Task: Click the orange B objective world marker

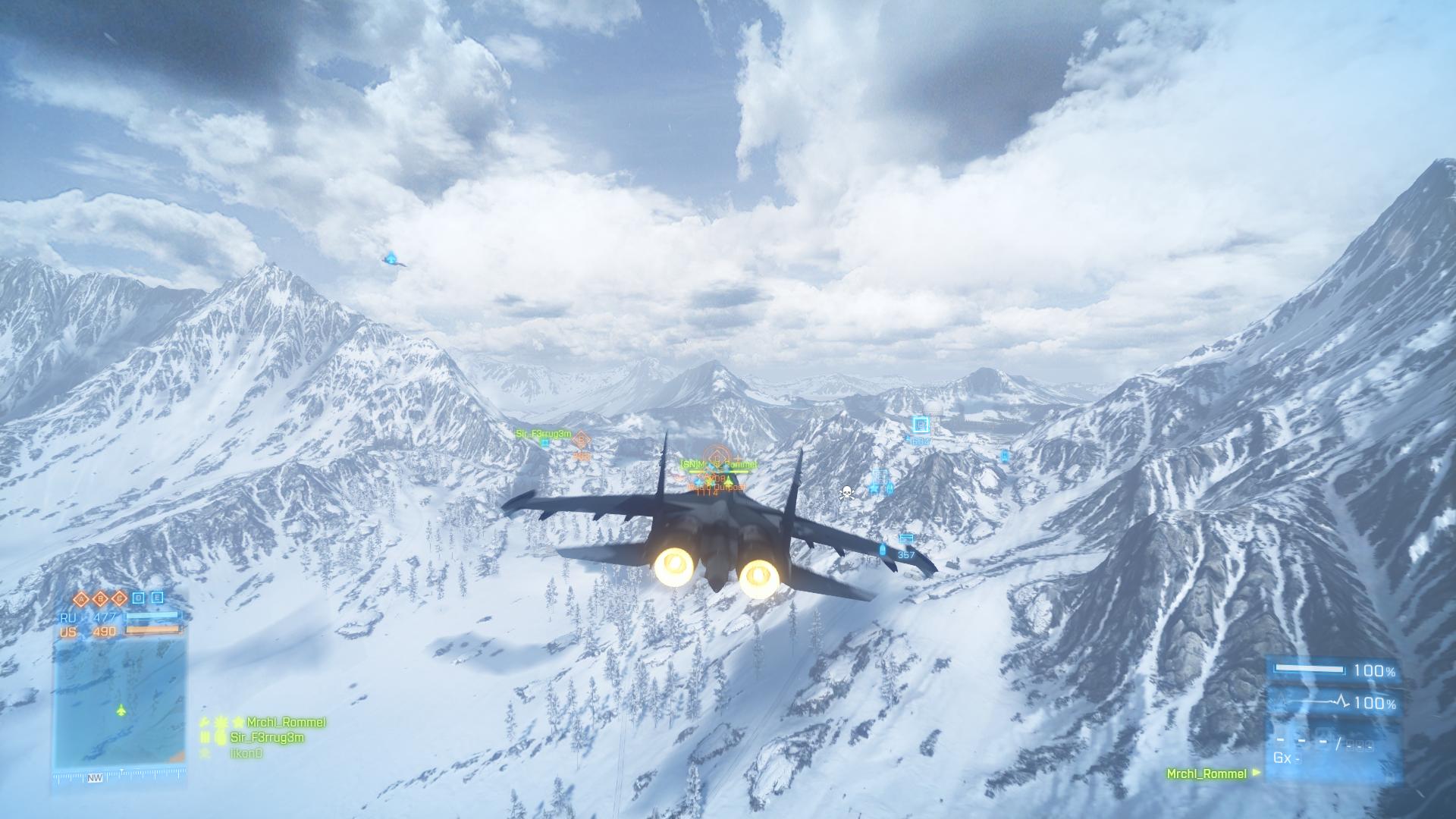Action: click(582, 439)
